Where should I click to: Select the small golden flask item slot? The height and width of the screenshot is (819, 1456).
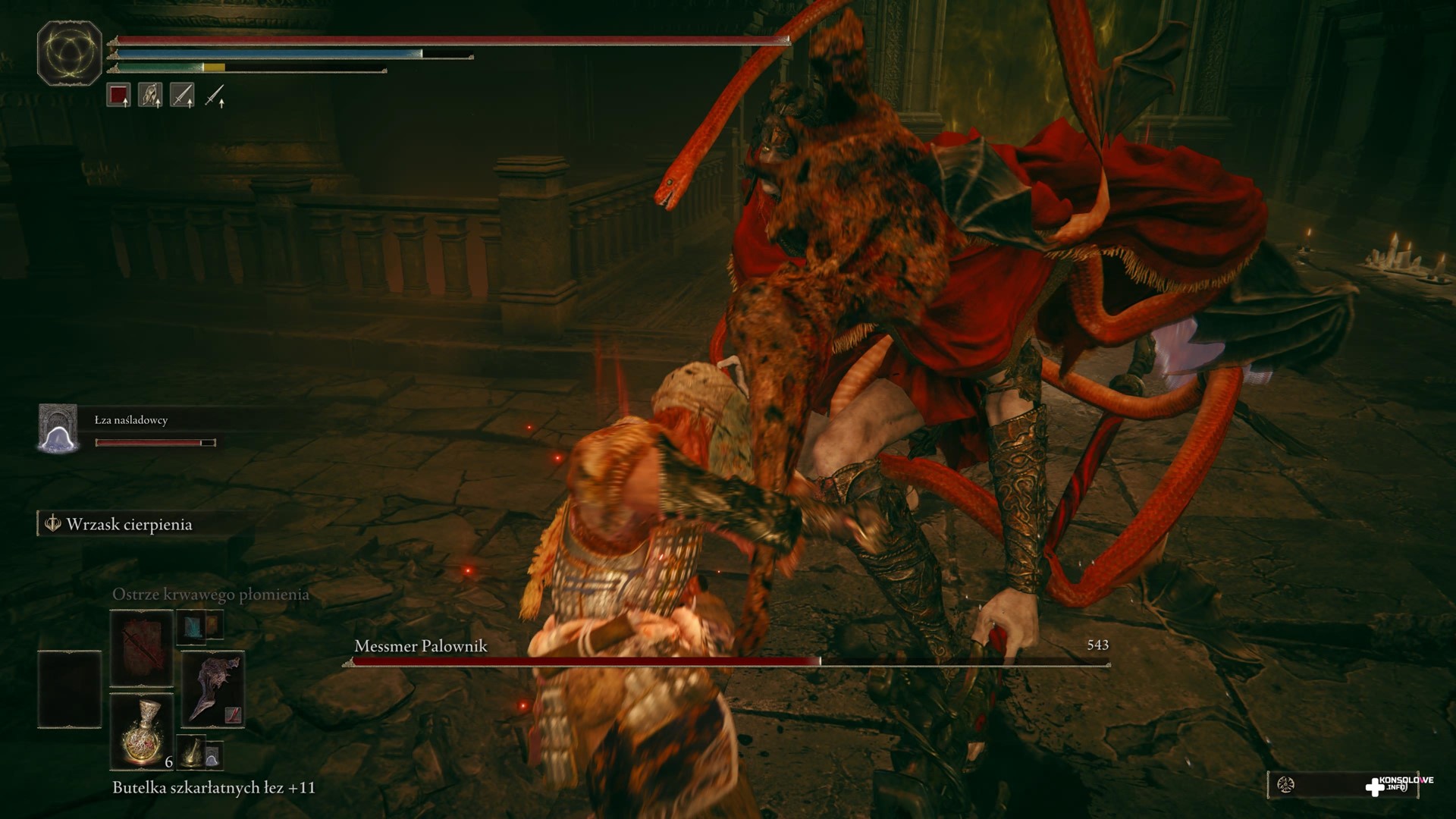coord(192,751)
